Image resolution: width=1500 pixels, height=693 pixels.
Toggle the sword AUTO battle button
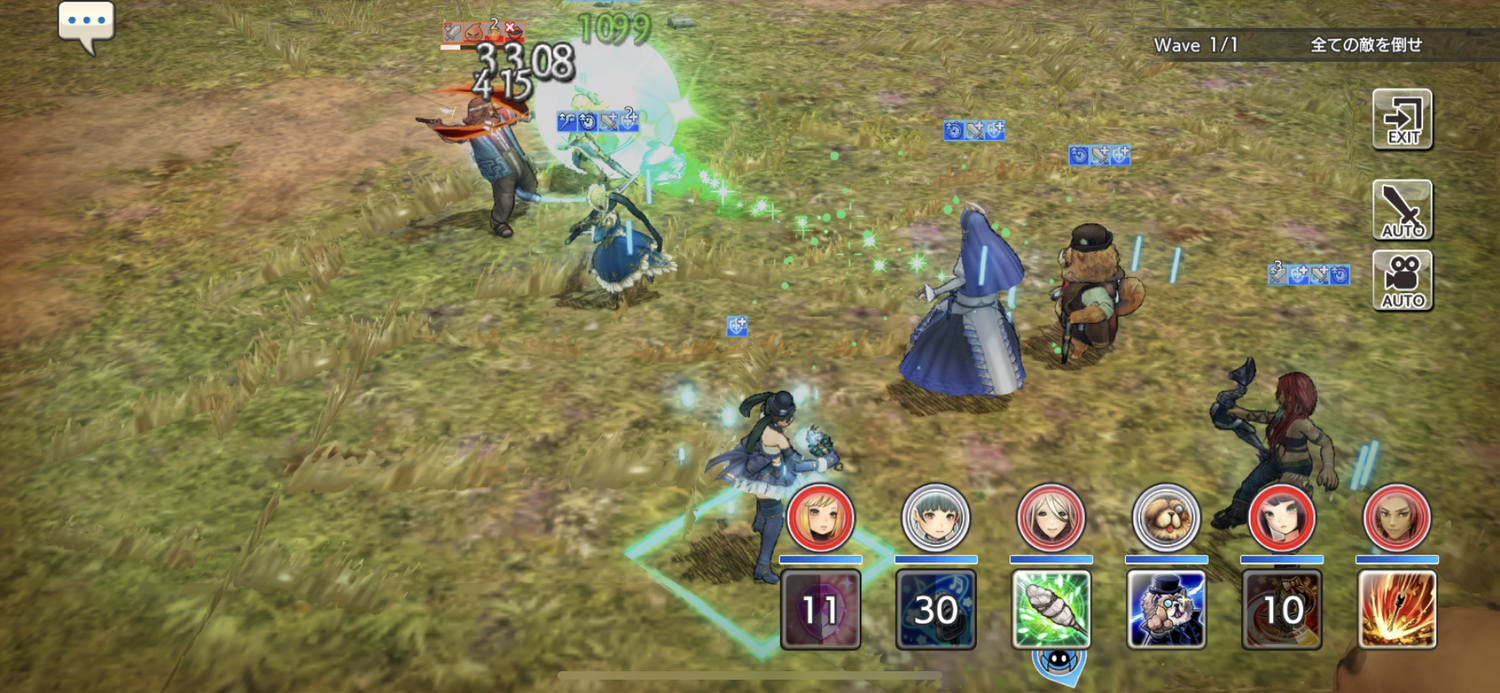pos(1402,210)
